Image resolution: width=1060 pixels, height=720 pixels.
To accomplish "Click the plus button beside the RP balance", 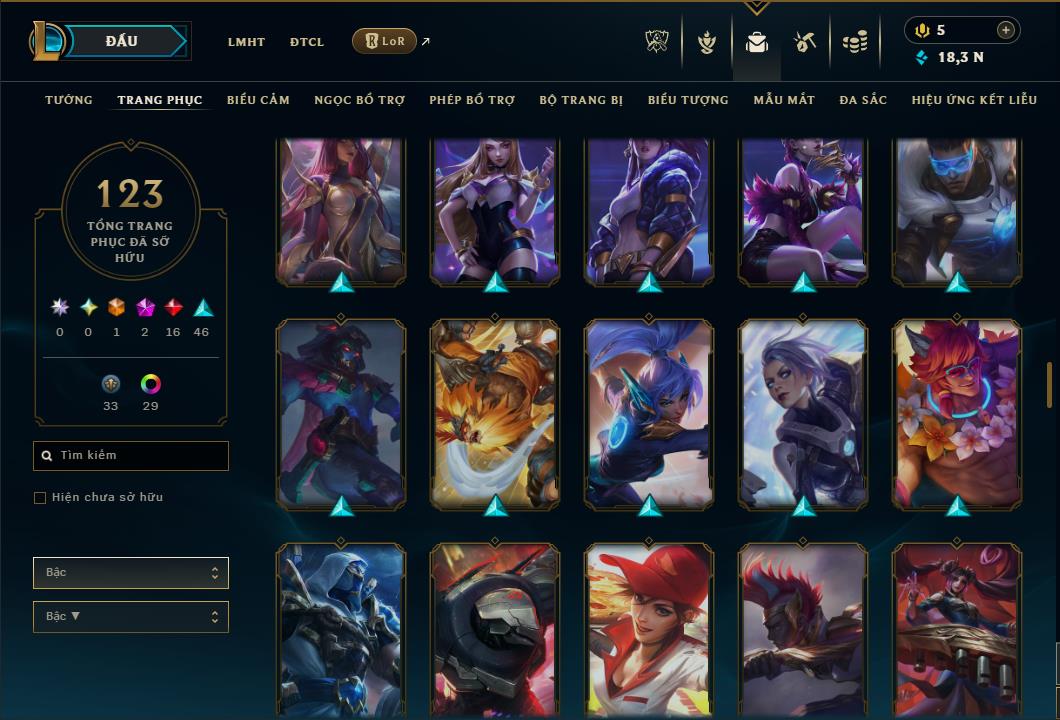I will click(1005, 30).
